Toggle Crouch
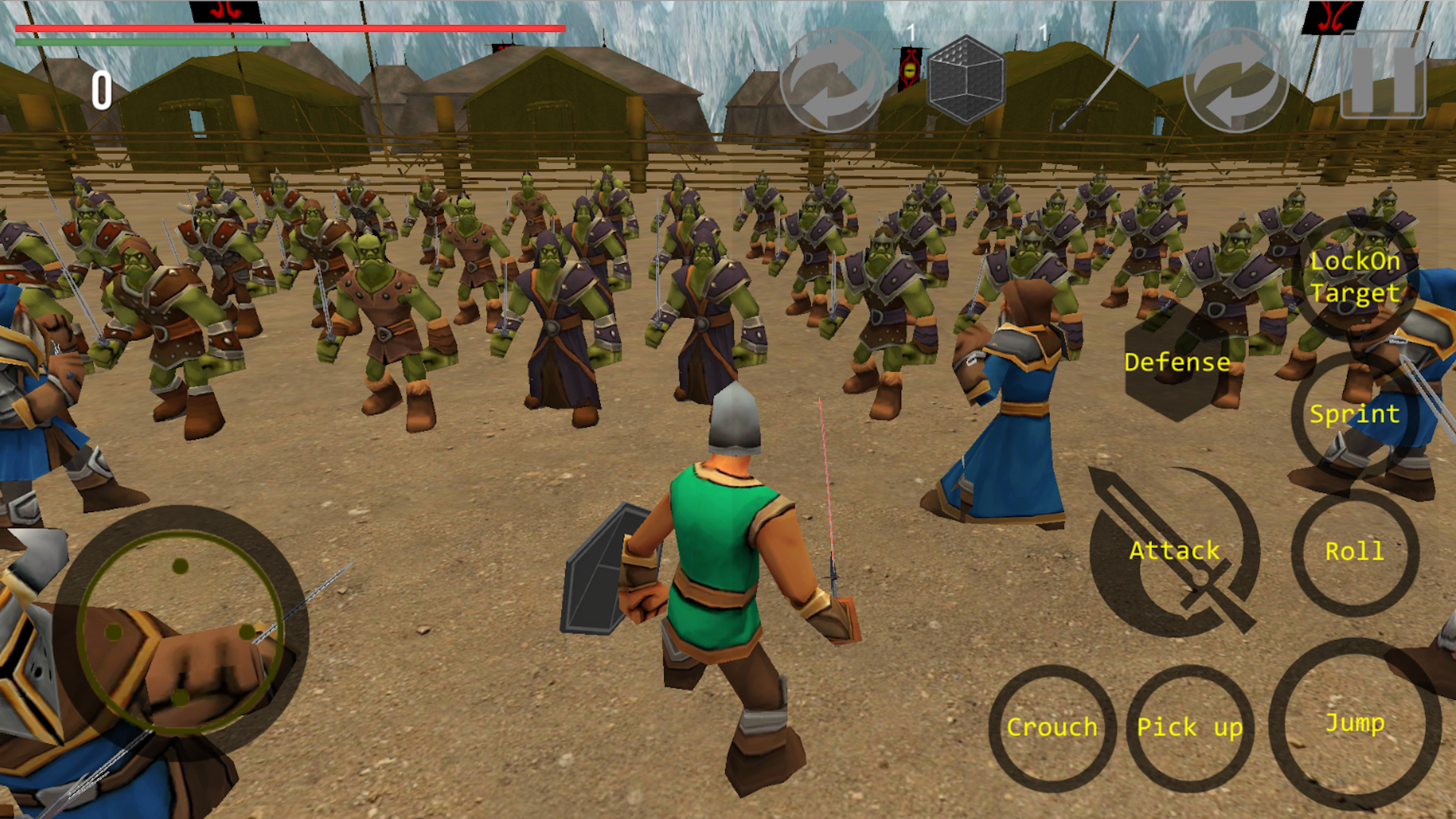The width and height of the screenshot is (1456, 819). [x=1052, y=726]
